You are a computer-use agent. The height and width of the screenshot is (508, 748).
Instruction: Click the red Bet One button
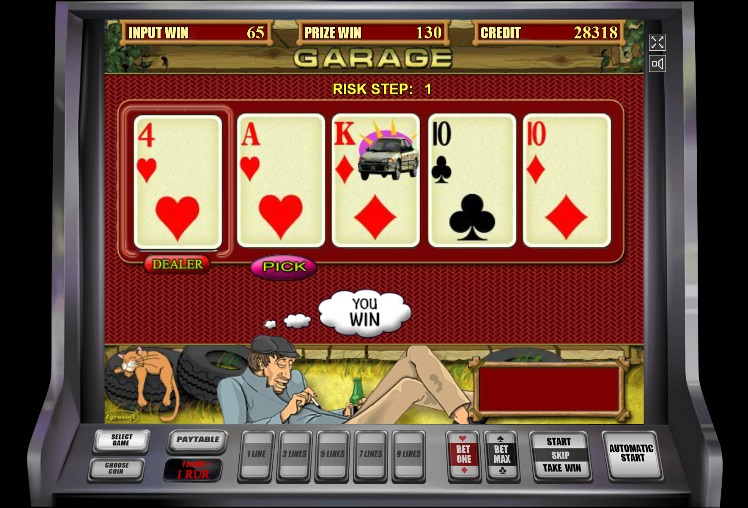point(463,455)
